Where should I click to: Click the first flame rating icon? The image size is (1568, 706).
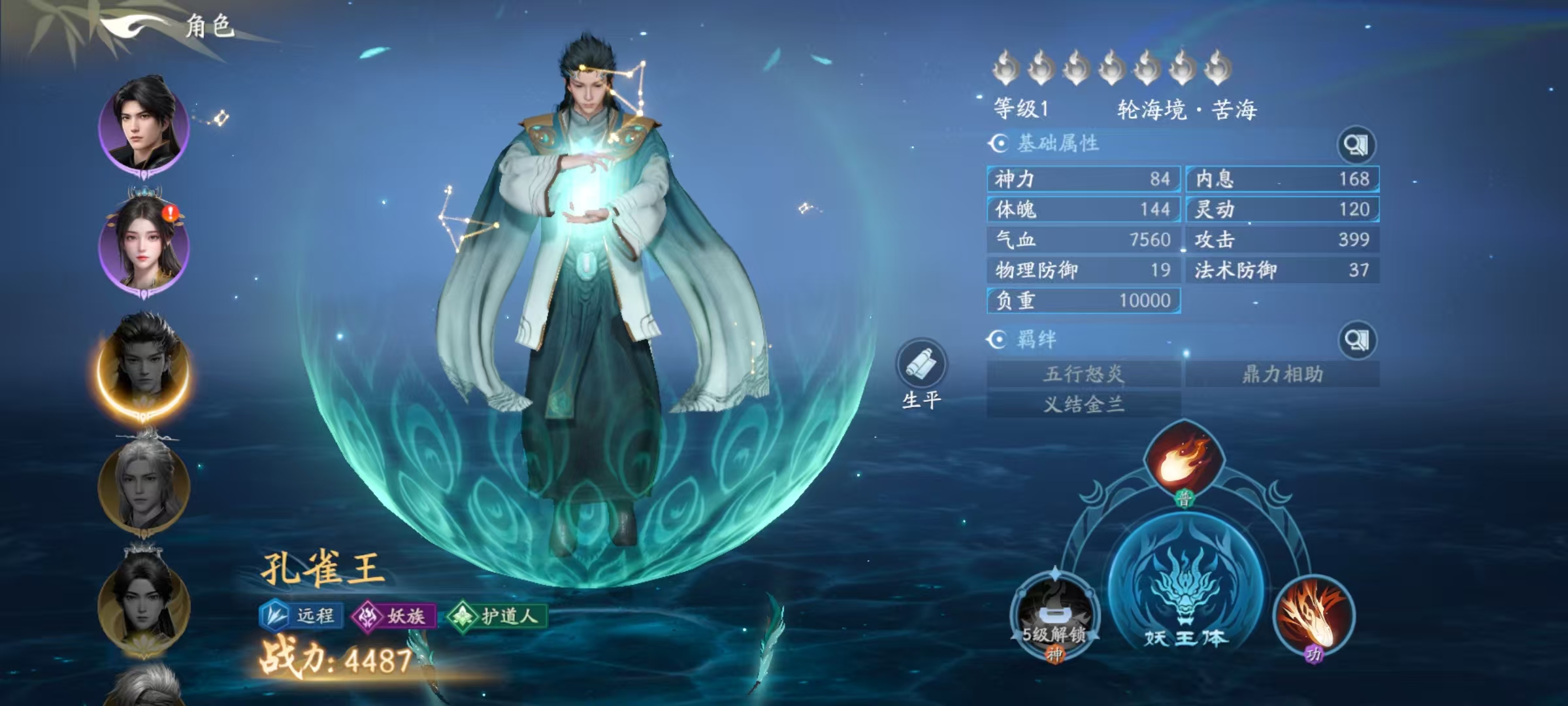(x=1006, y=65)
